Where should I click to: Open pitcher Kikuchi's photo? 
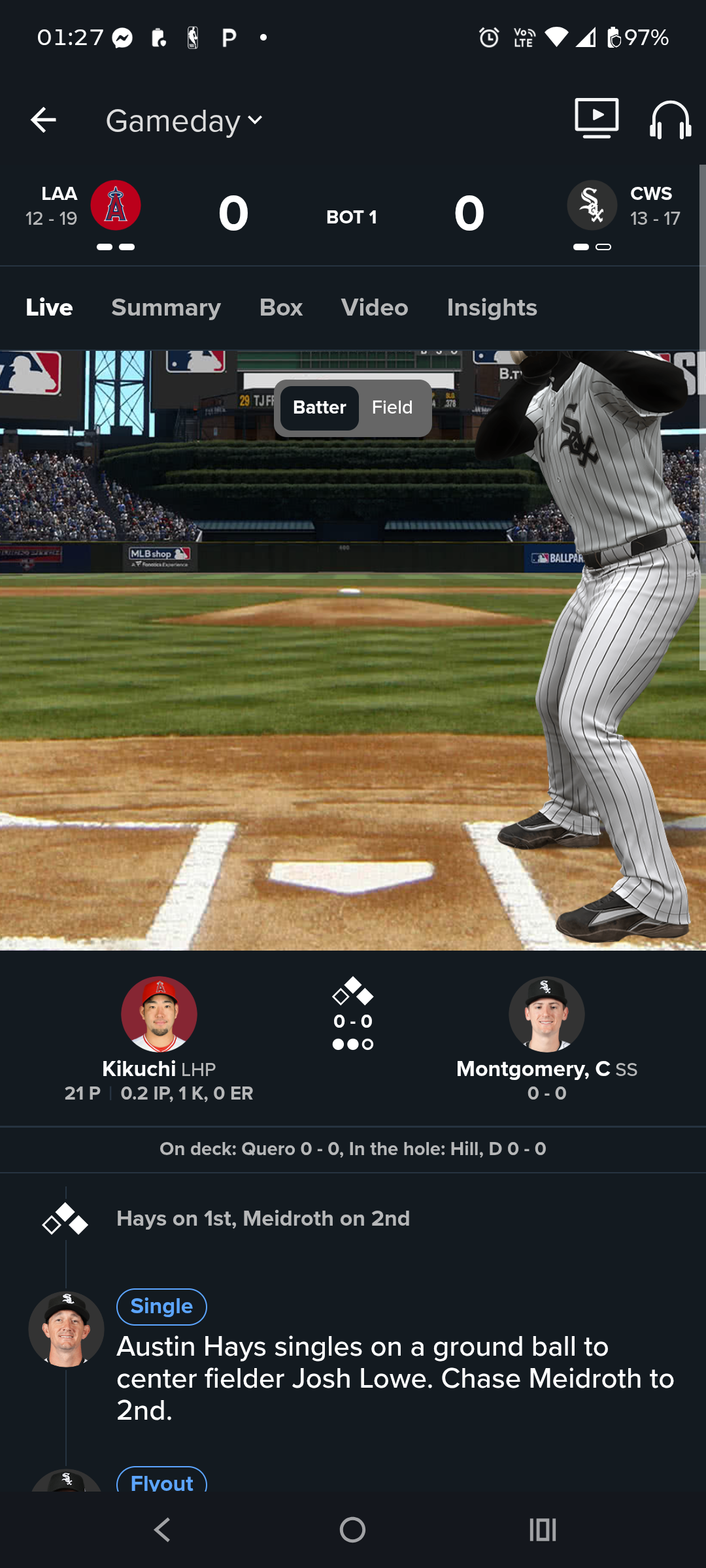[x=159, y=1014]
